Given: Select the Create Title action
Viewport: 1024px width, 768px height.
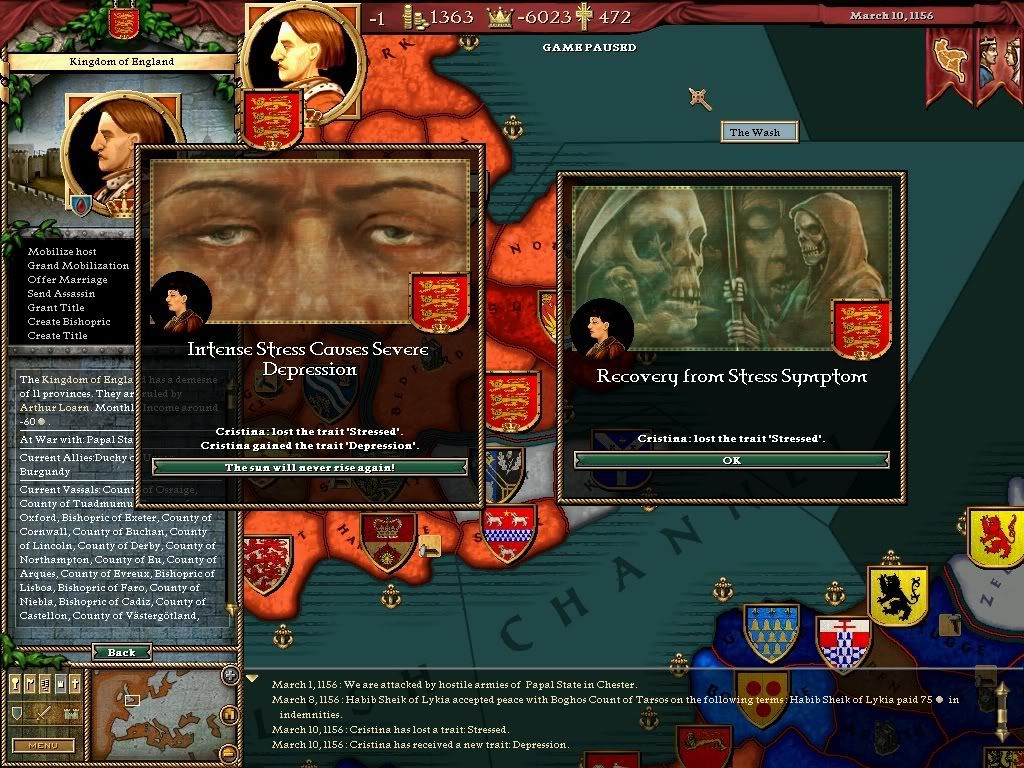Looking at the screenshot, I should click(58, 335).
